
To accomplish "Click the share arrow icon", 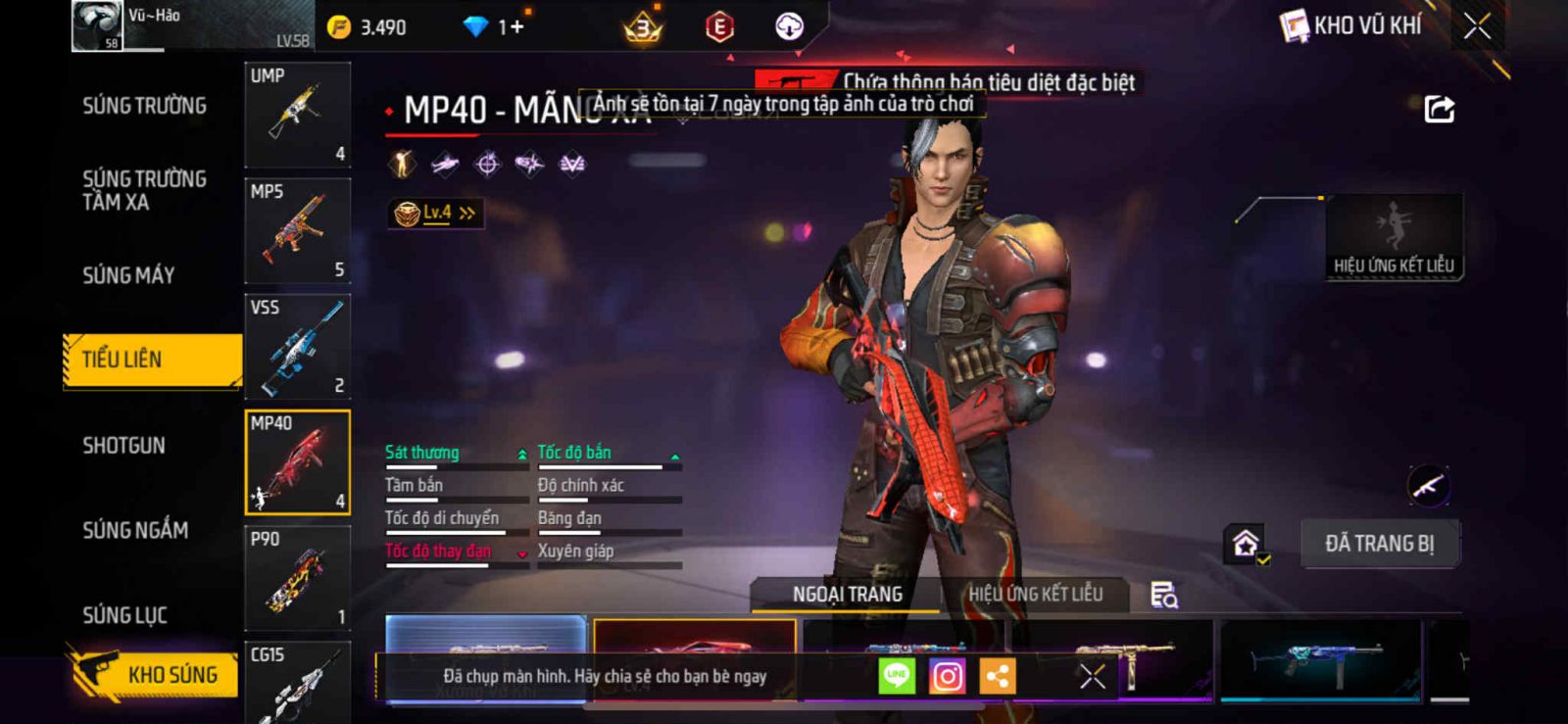I will 1439,109.
